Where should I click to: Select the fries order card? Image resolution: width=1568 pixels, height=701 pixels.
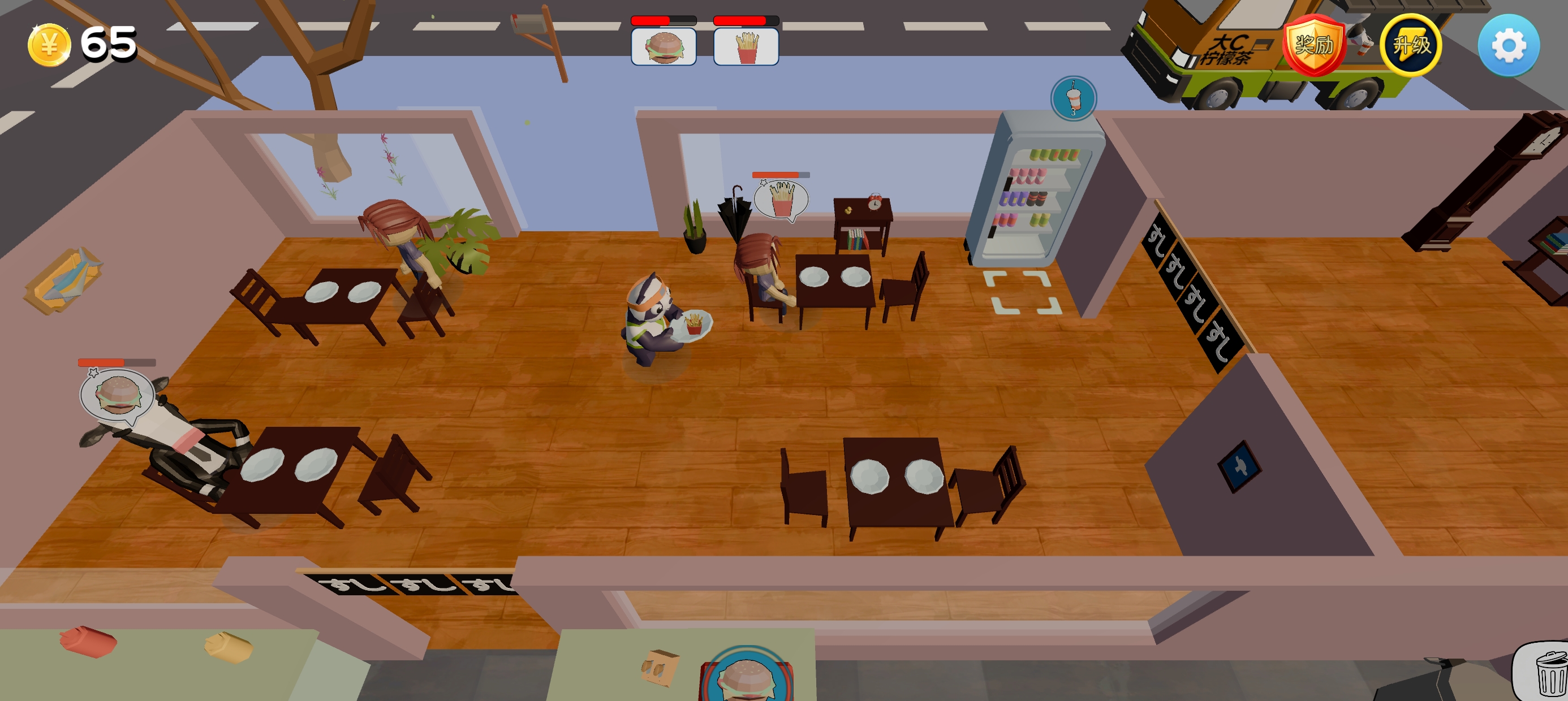point(746,47)
